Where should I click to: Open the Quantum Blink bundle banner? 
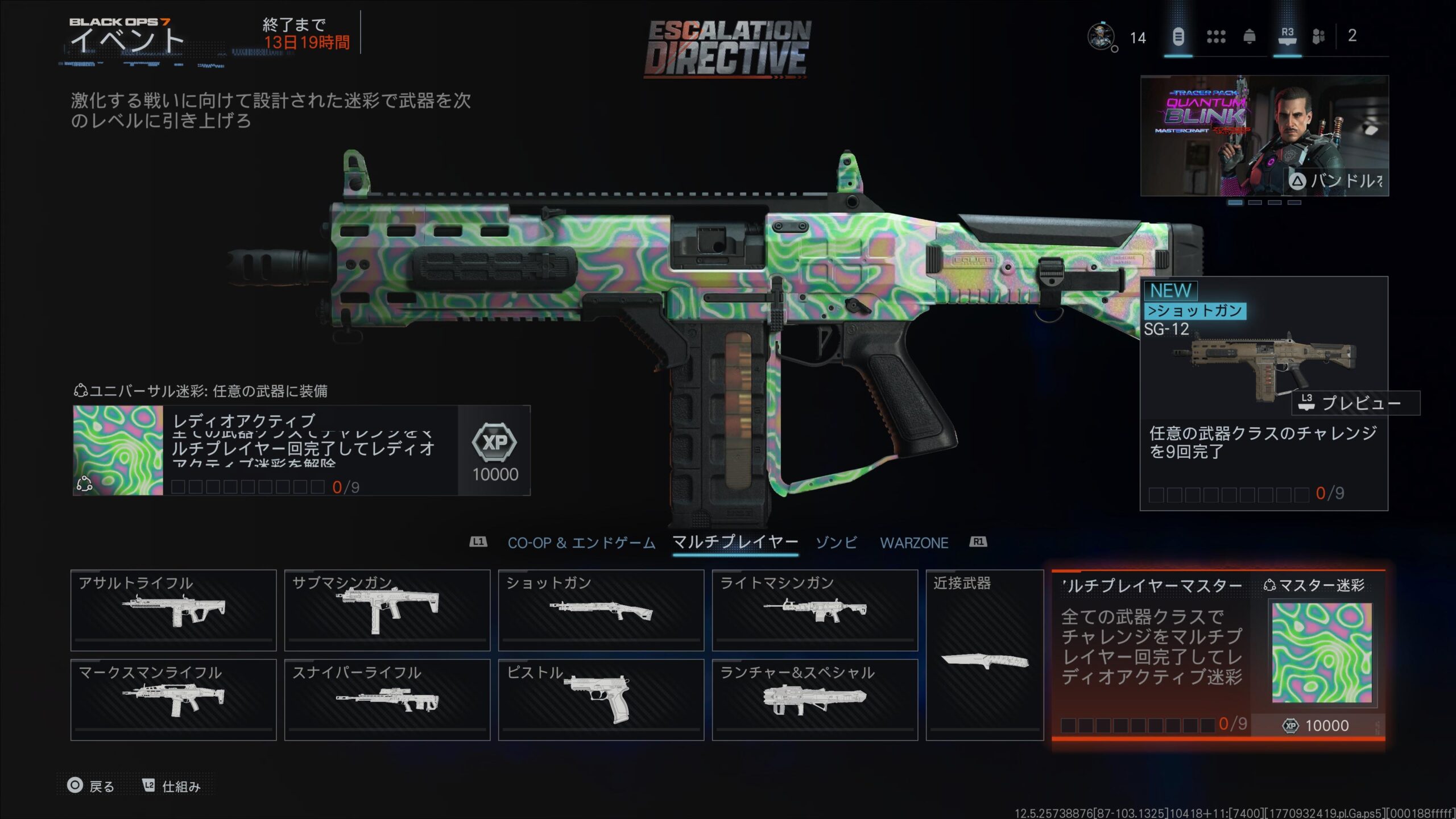pos(1264,135)
